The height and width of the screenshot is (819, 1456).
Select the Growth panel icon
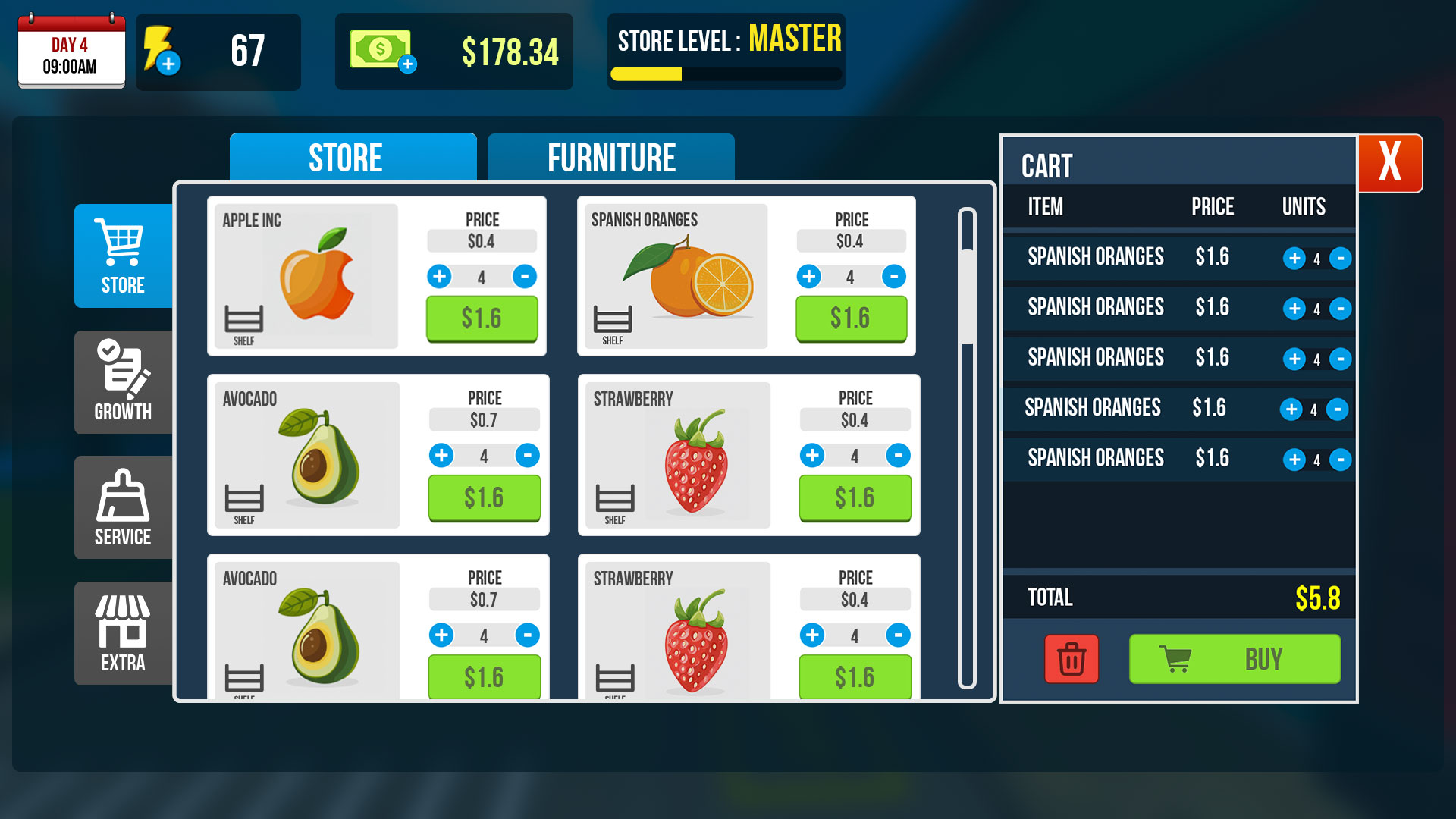coord(121,381)
